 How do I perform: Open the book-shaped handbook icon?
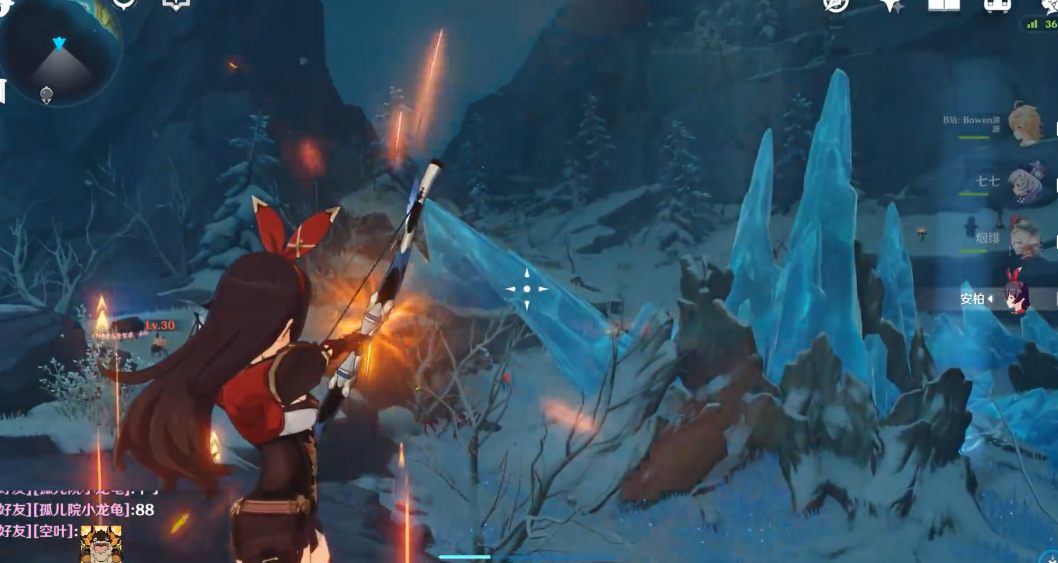(x=944, y=5)
